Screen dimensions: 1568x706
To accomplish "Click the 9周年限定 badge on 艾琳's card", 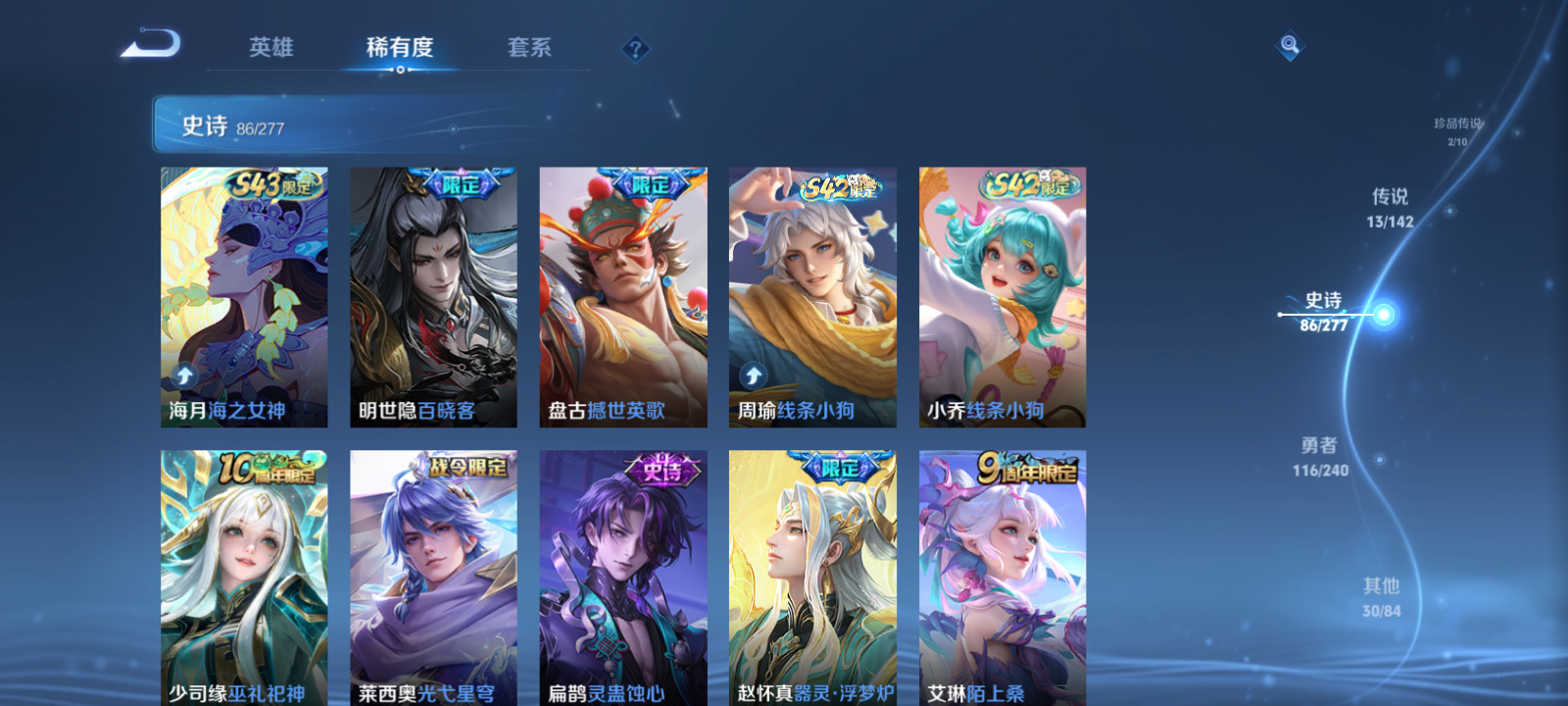I will 1024,469.
